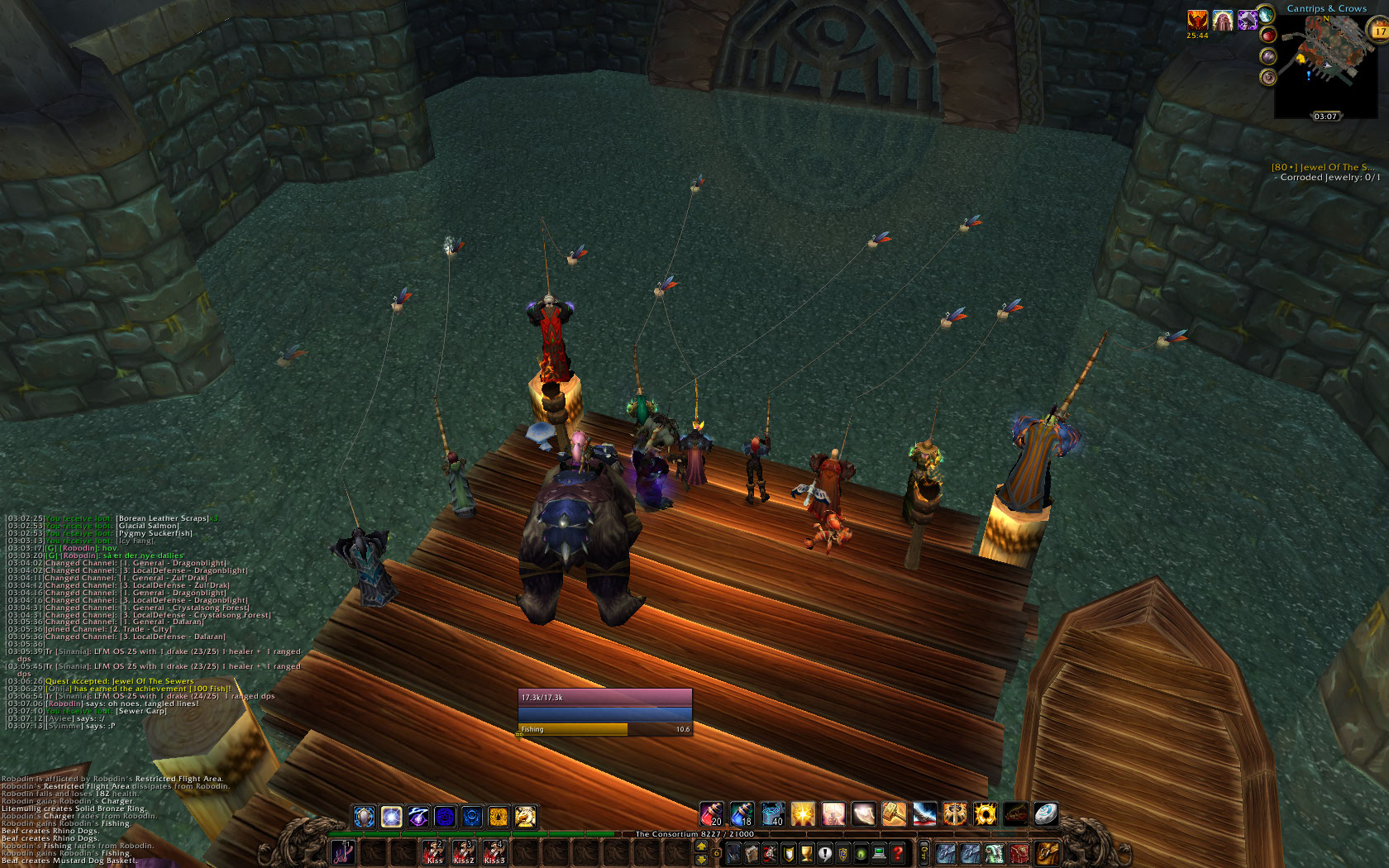Viewport: 1389px width, 868px height.
Task: Open the main backpack bag
Action: (x=1047, y=852)
